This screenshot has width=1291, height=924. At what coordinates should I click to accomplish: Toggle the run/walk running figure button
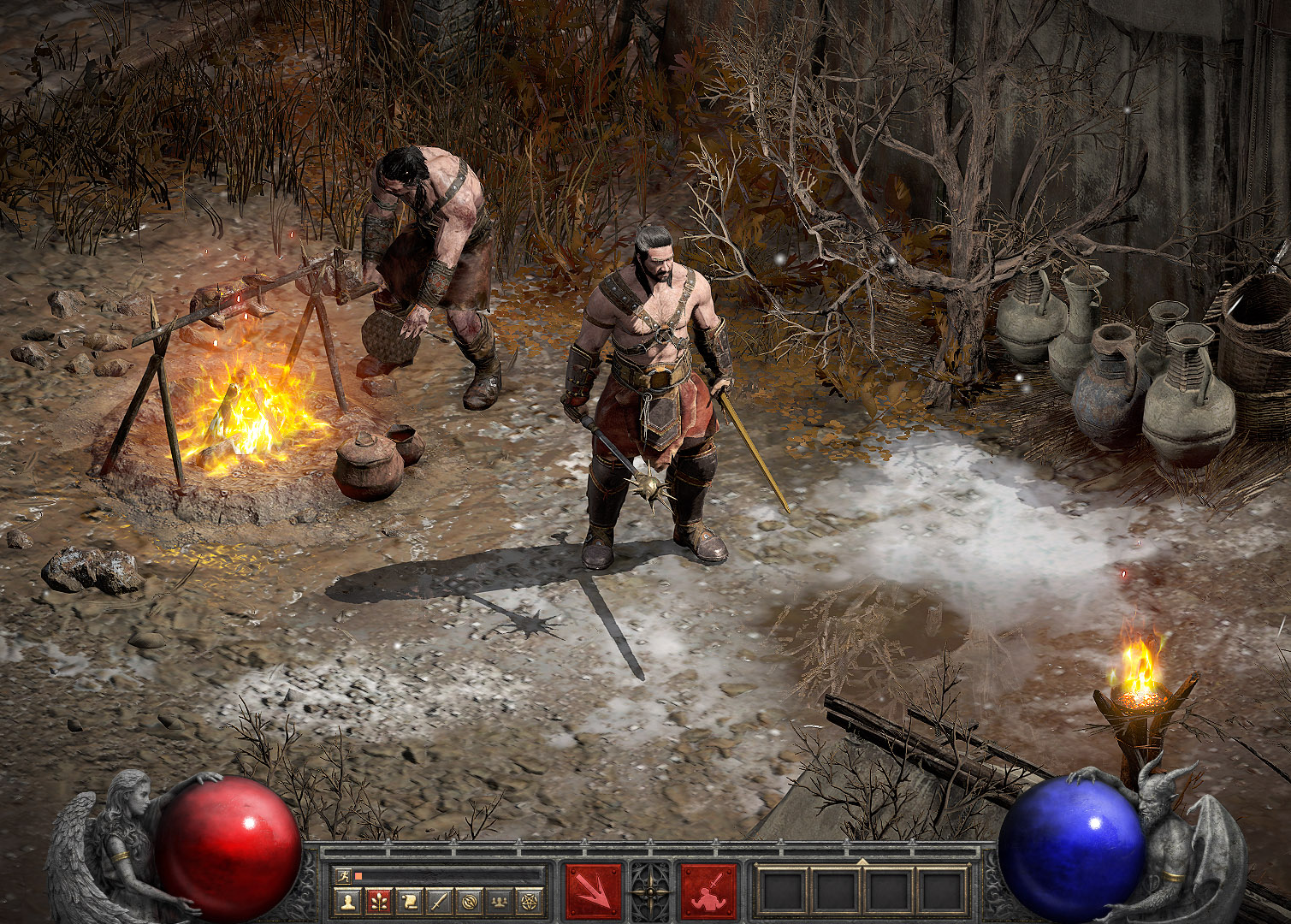click(x=344, y=875)
